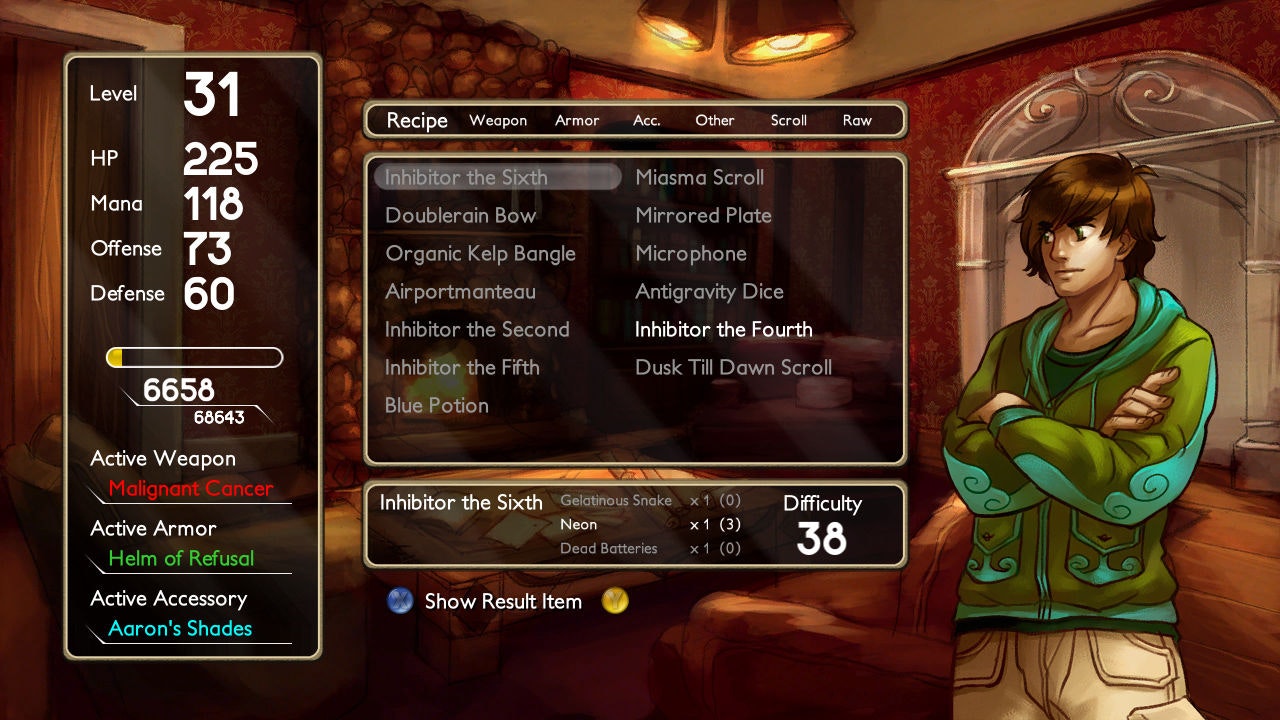1280x720 pixels.
Task: Choose the Inhibitor the Second recipe
Action: 477,330
